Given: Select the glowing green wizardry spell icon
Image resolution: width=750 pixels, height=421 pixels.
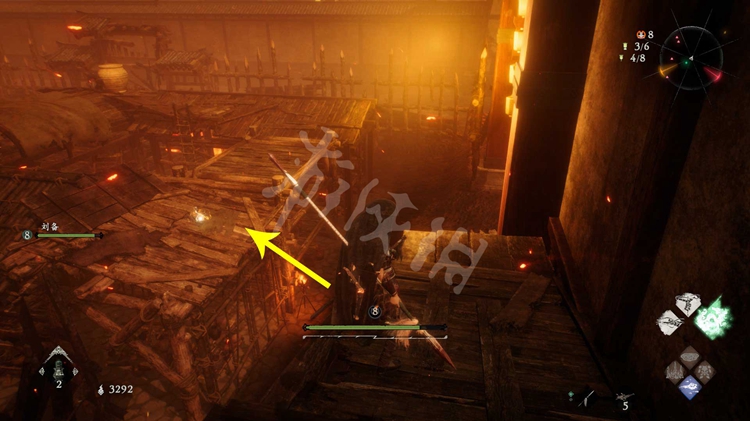Looking at the screenshot, I should (x=714, y=316).
